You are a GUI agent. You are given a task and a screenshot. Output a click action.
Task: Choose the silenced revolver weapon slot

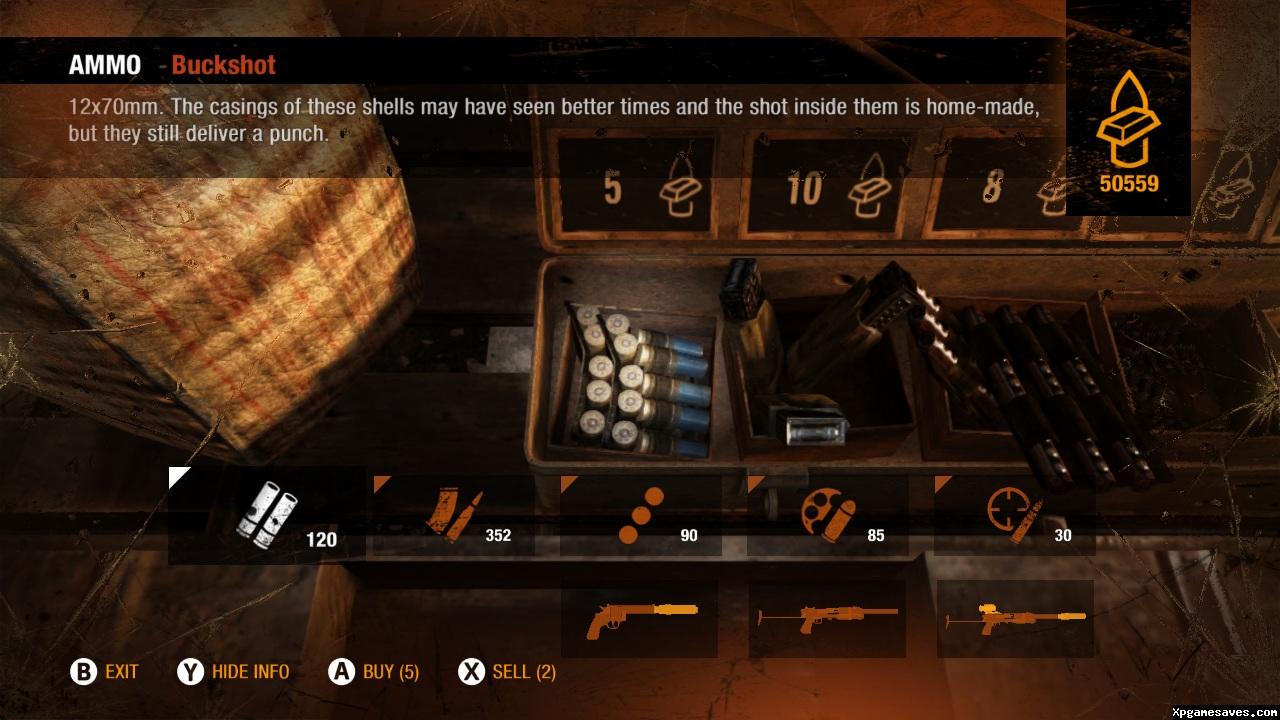(640, 618)
